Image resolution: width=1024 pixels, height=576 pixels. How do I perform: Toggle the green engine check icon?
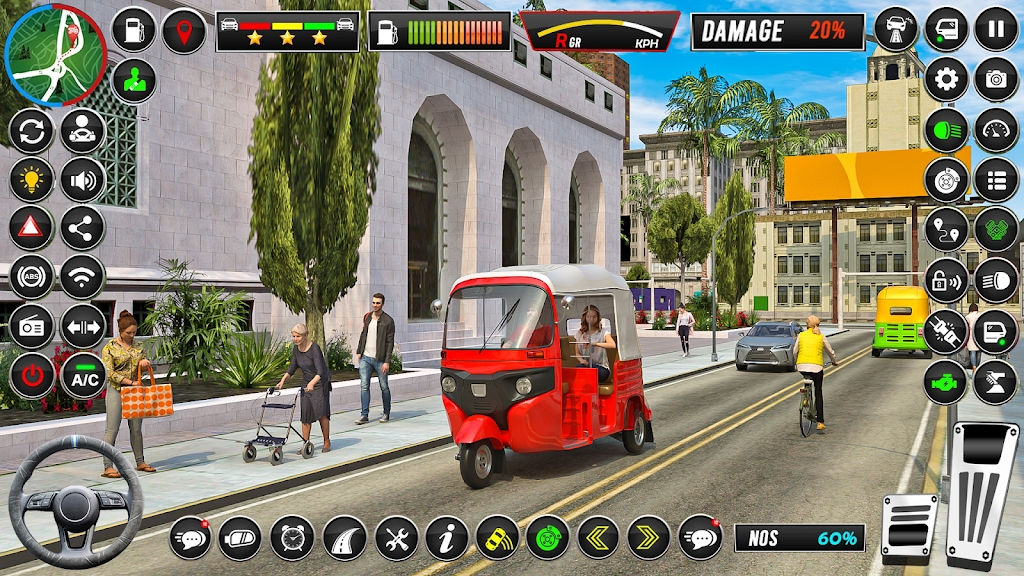coord(945,383)
